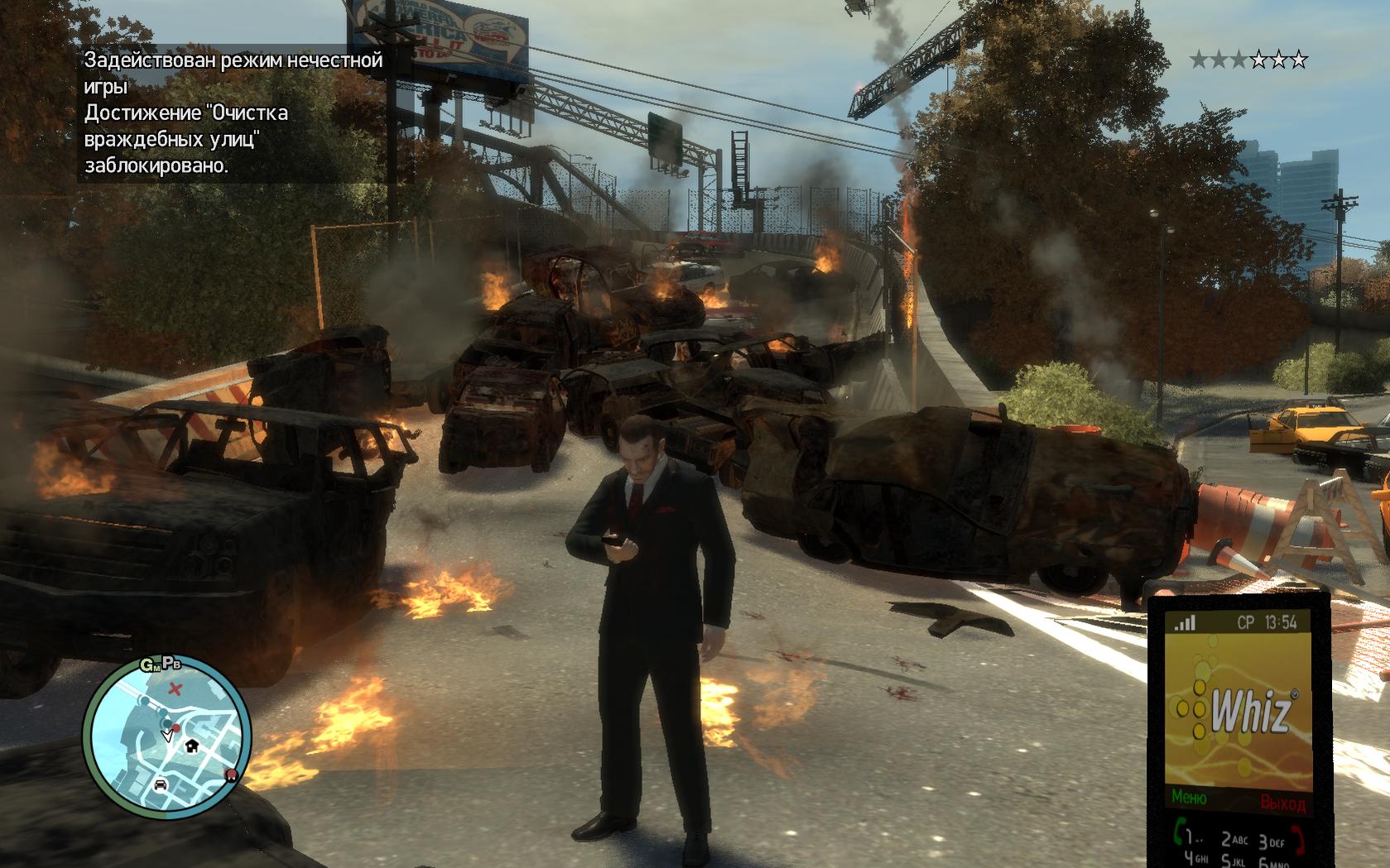This screenshot has height=868, width=1390.
Task: Open the phone's Меню option
Action: (x=1189, y=798)
